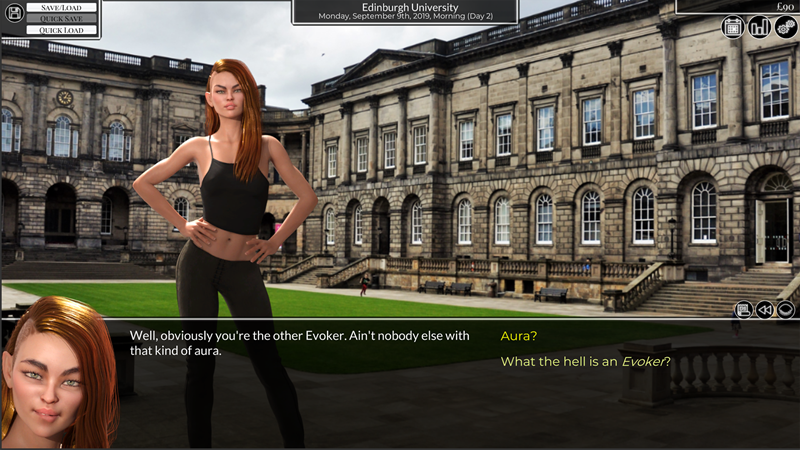The width and height of the screenshot is (800, 450).
Task: Hide the dialogue box with the eye icon
Action: 787,310
